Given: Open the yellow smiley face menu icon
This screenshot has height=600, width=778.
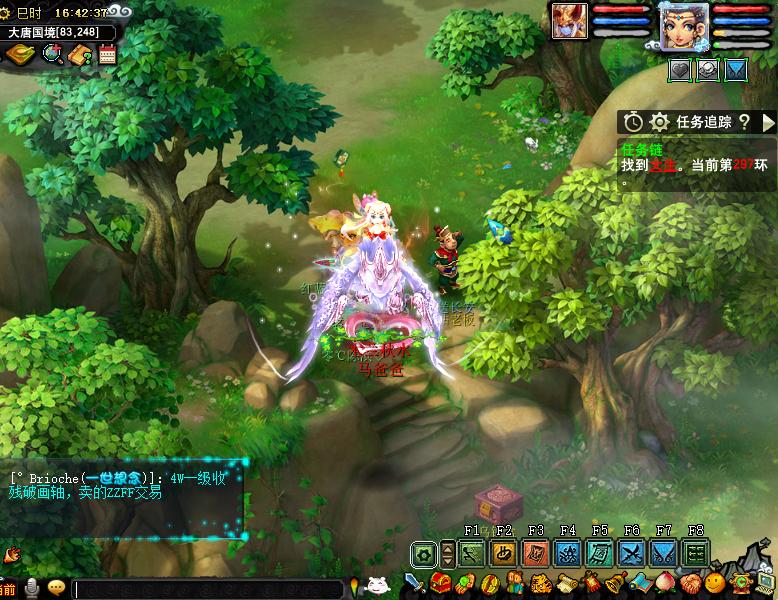Looking at the screenshot, I should 714,583.
